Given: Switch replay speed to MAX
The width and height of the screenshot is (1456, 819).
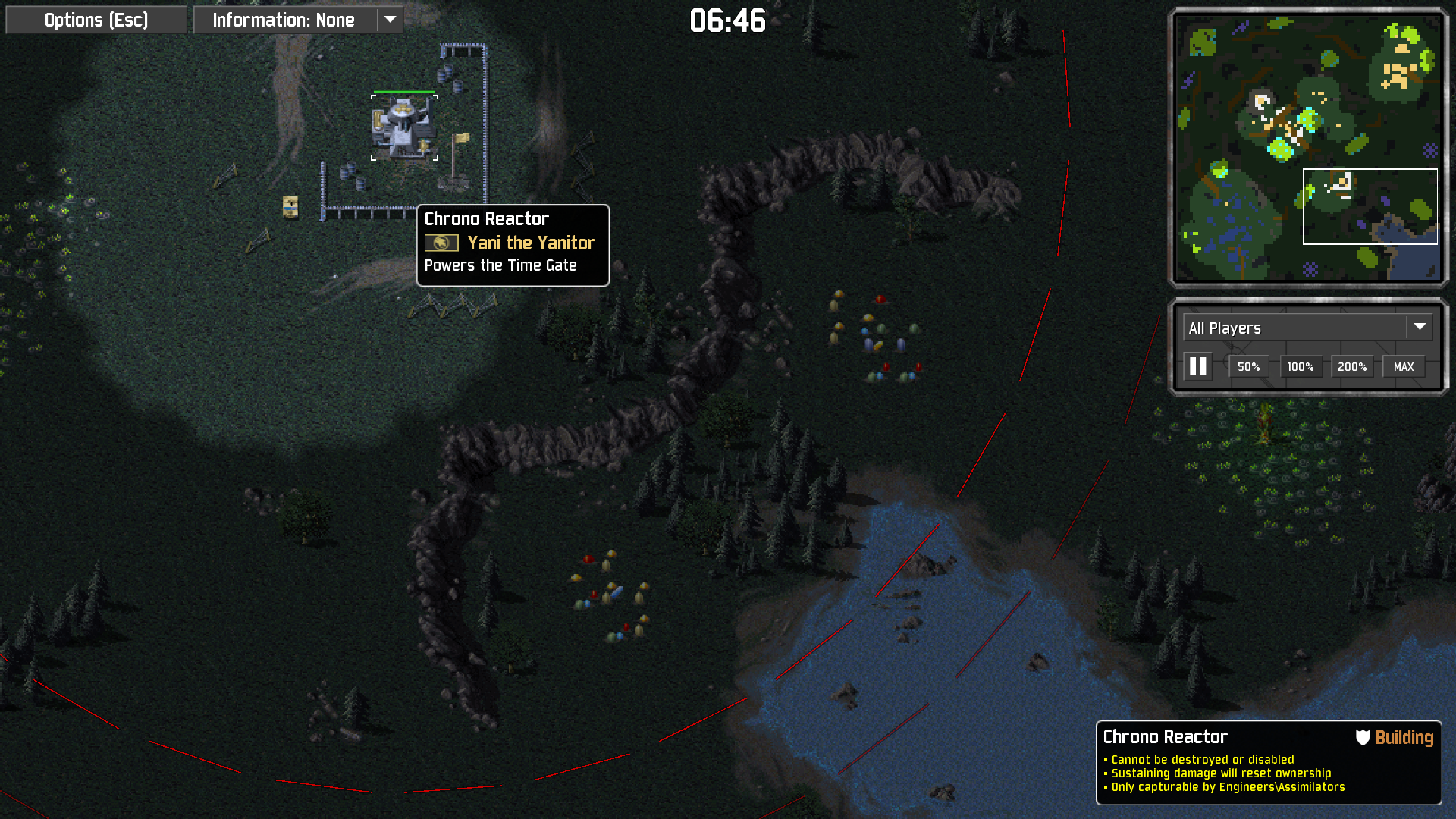Looking at the screenshot, I should pos(1403,367).
